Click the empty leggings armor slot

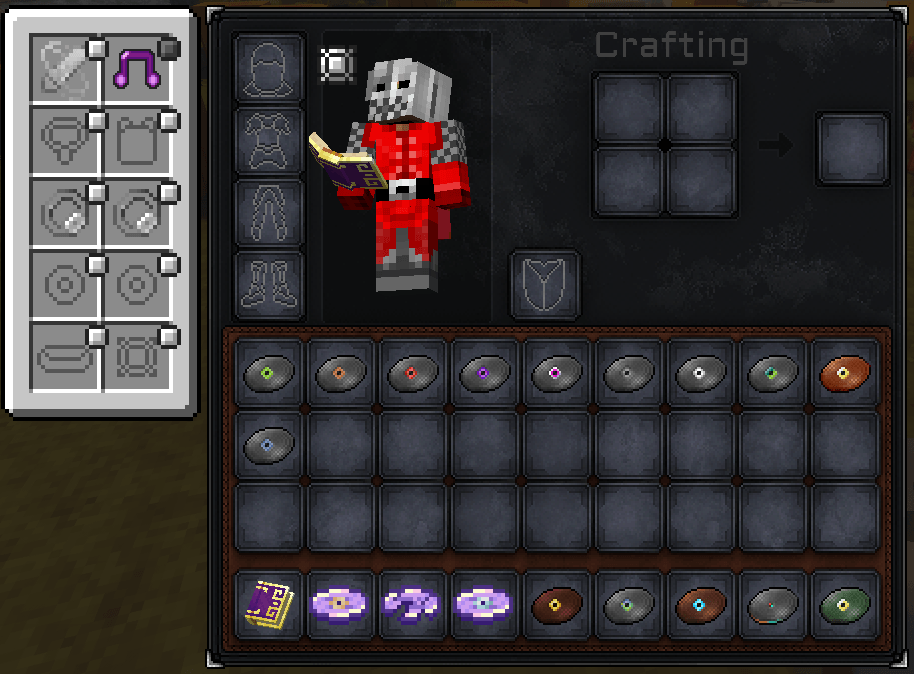tap(269, 213)
